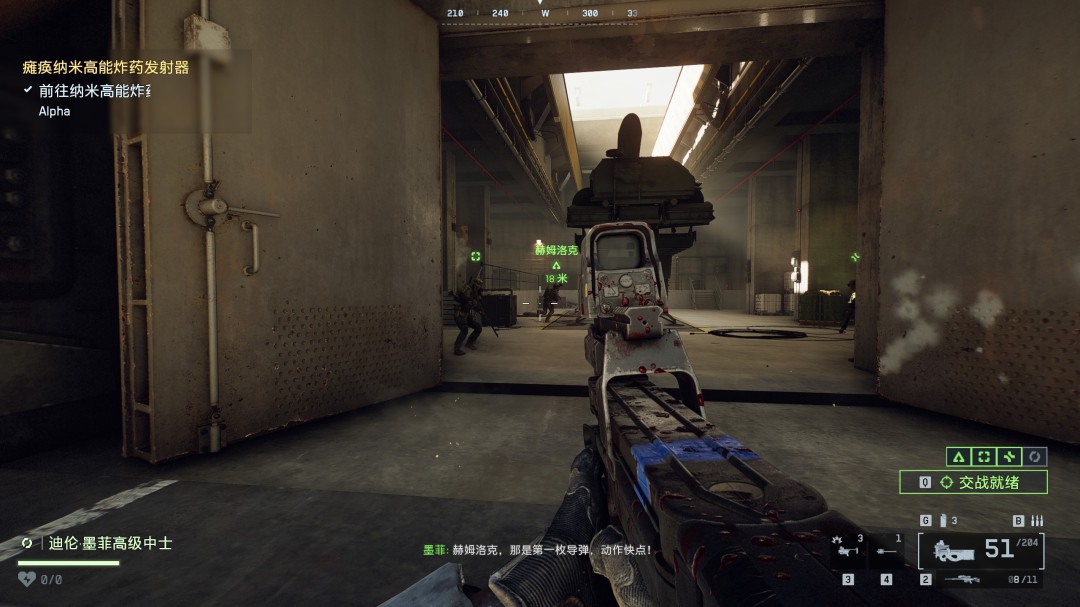1080x607 pixels.
Task: Select the primary P90 weapon slot
Action: pos(981,550)
